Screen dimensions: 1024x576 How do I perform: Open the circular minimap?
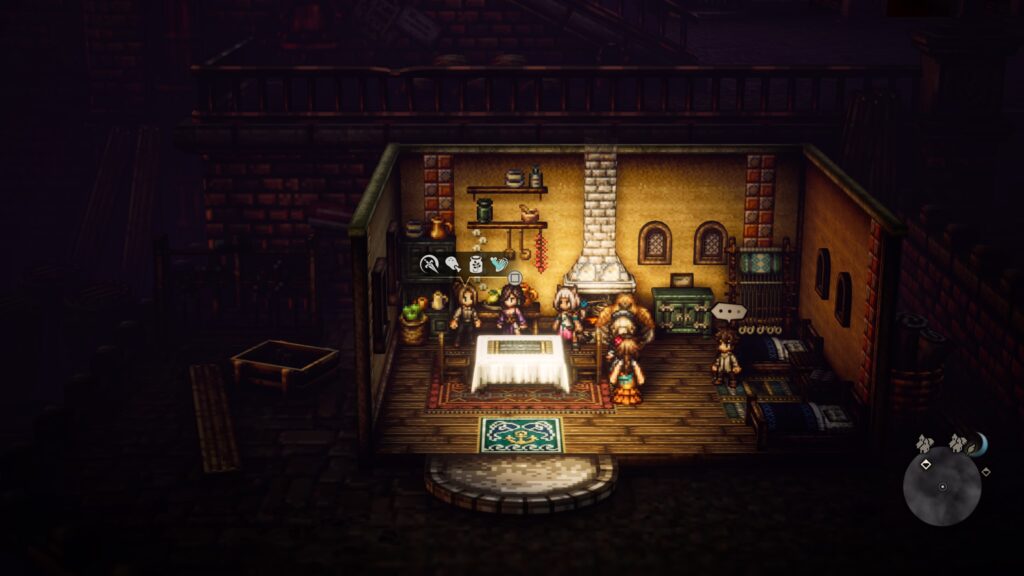tap(942, 486)
